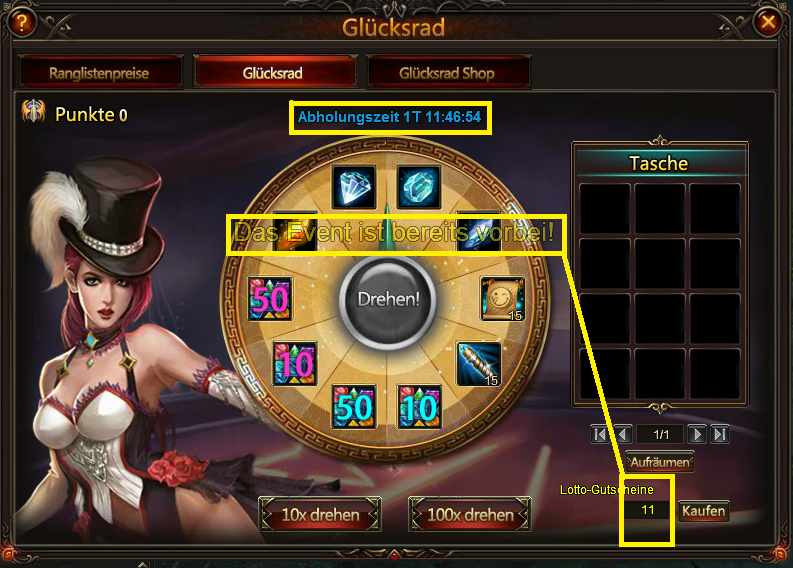Buy Lotto-Gutscheine with Kaufen
Viewport: 793px width, 568px height.
(x=703, y=511)
